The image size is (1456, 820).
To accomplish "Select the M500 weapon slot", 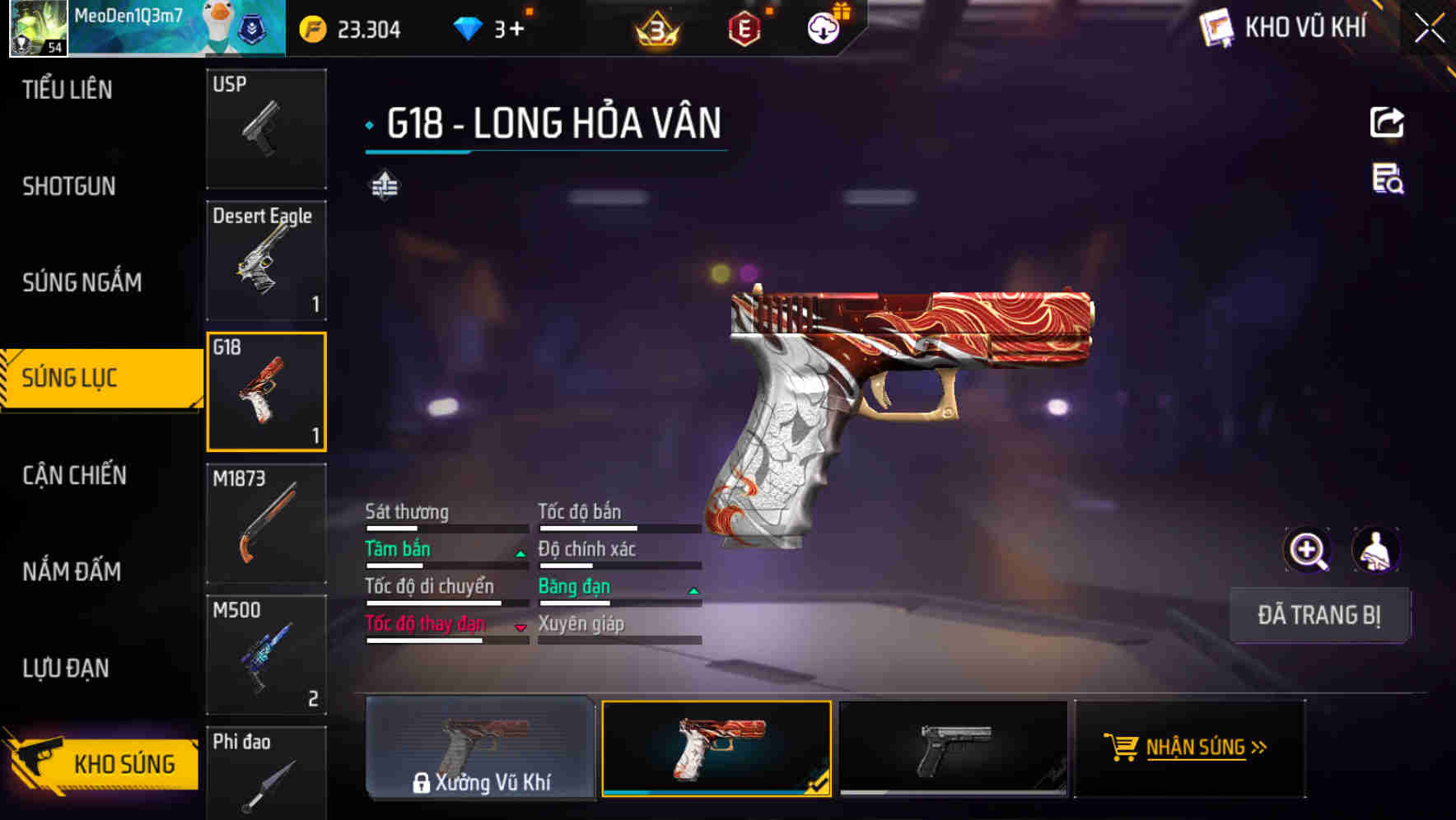I will click(x=266, y=655).
